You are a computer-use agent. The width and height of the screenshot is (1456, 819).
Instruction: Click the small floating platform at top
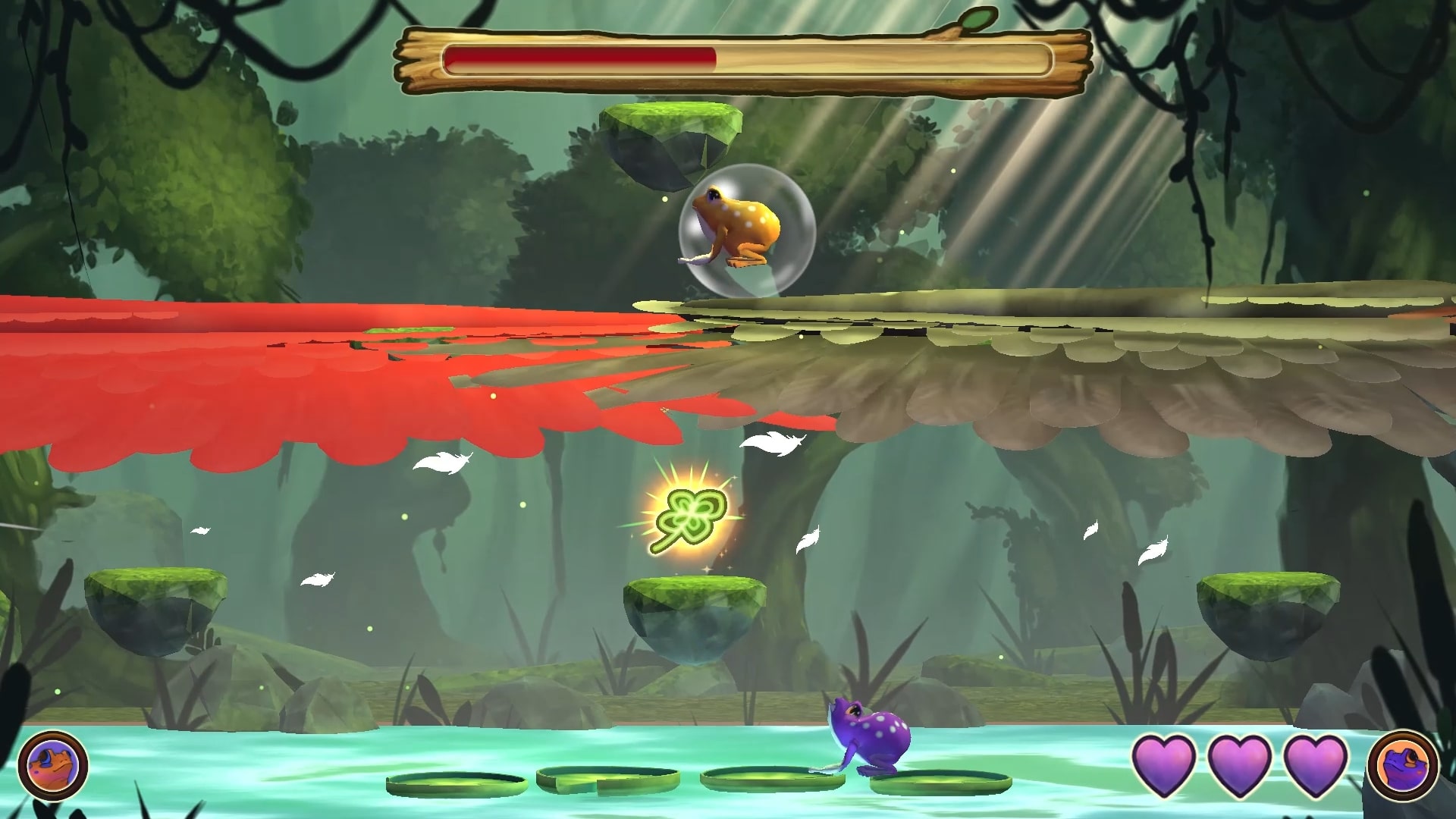tap(667, 129)
